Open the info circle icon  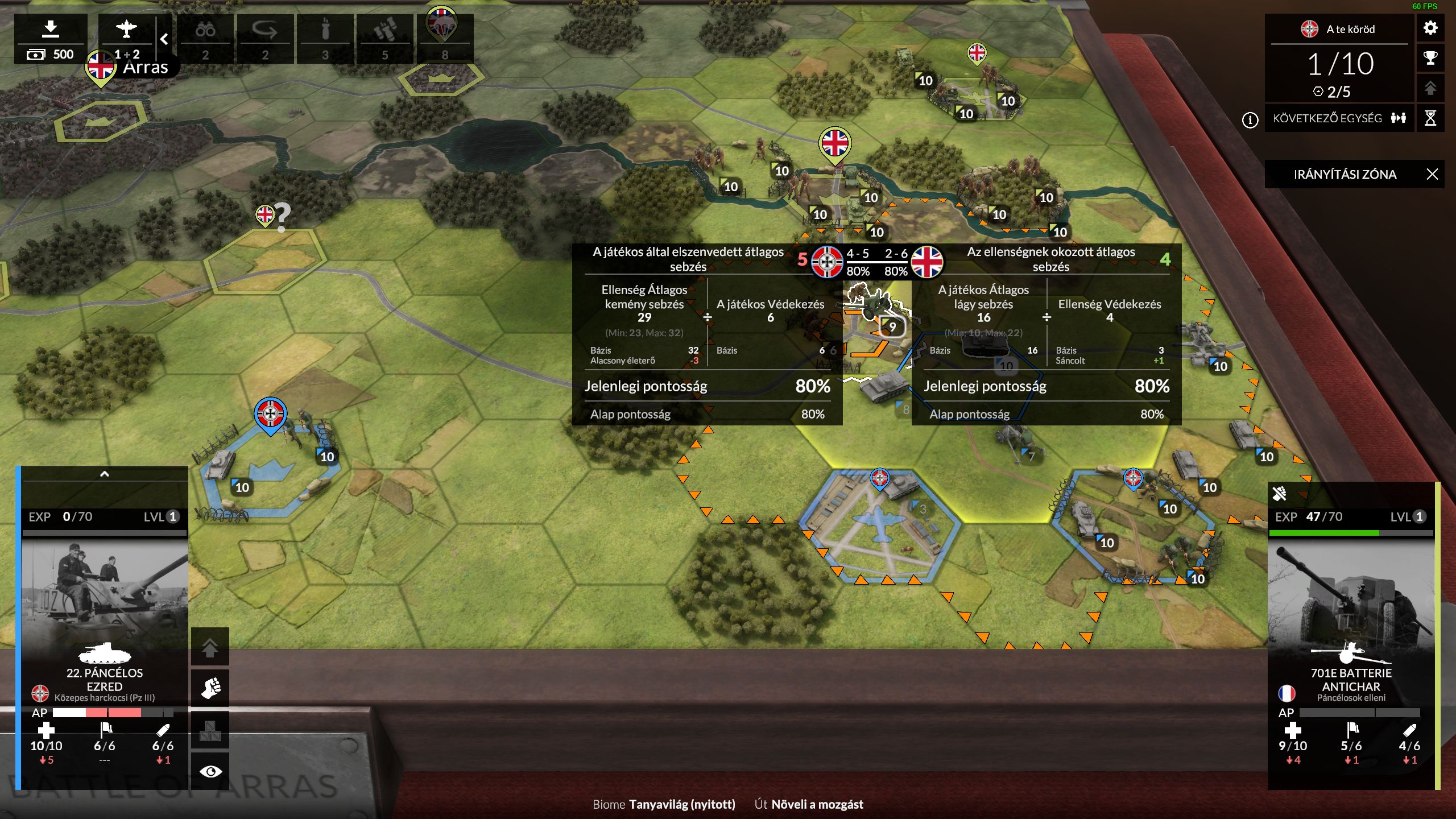(1250, 120)
